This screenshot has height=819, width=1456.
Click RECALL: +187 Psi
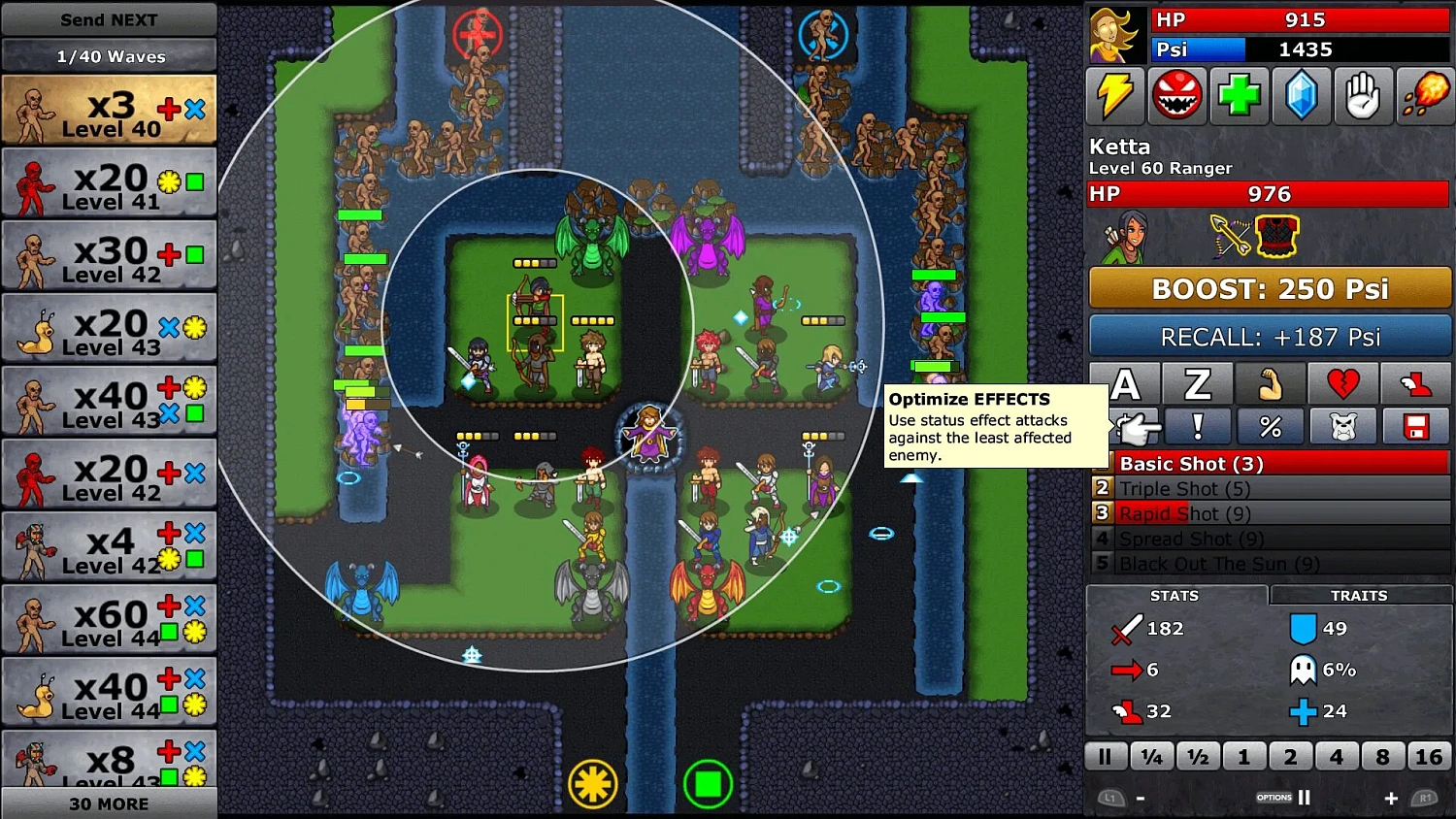pyautogui.click(x=1270, y=337)
